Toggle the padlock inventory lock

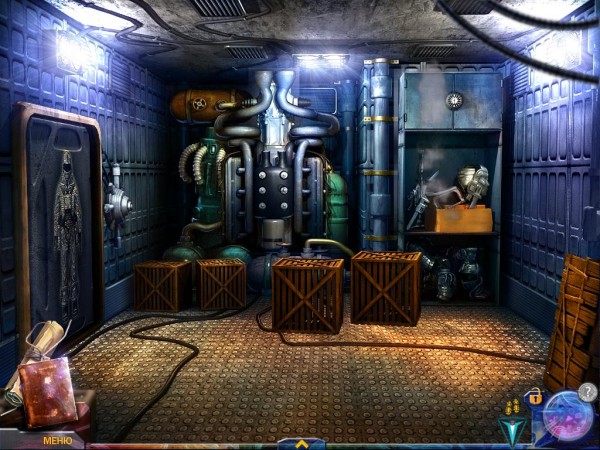point(535,397)
